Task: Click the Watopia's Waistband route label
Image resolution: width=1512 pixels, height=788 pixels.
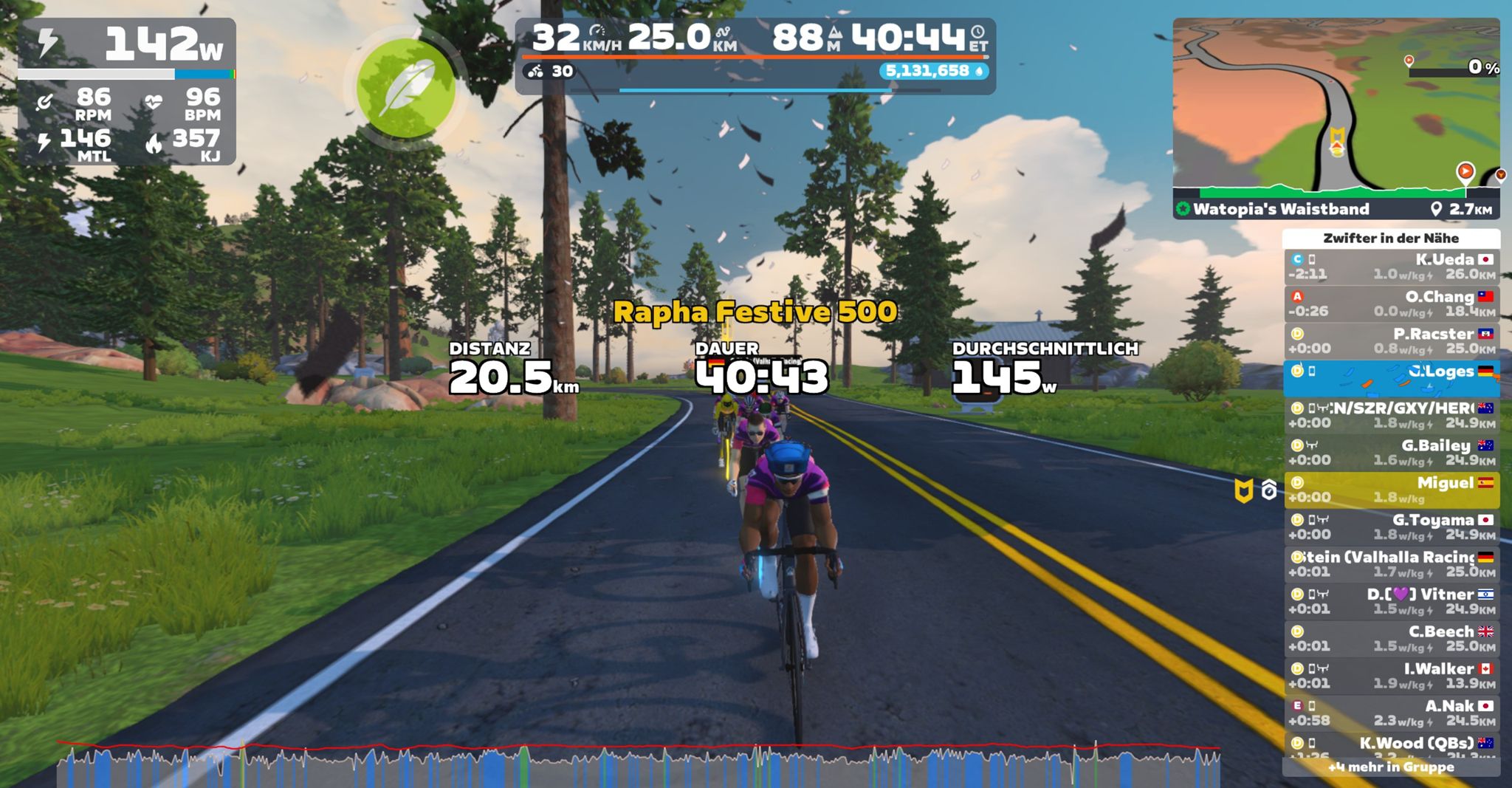Action: [1282, 209]
